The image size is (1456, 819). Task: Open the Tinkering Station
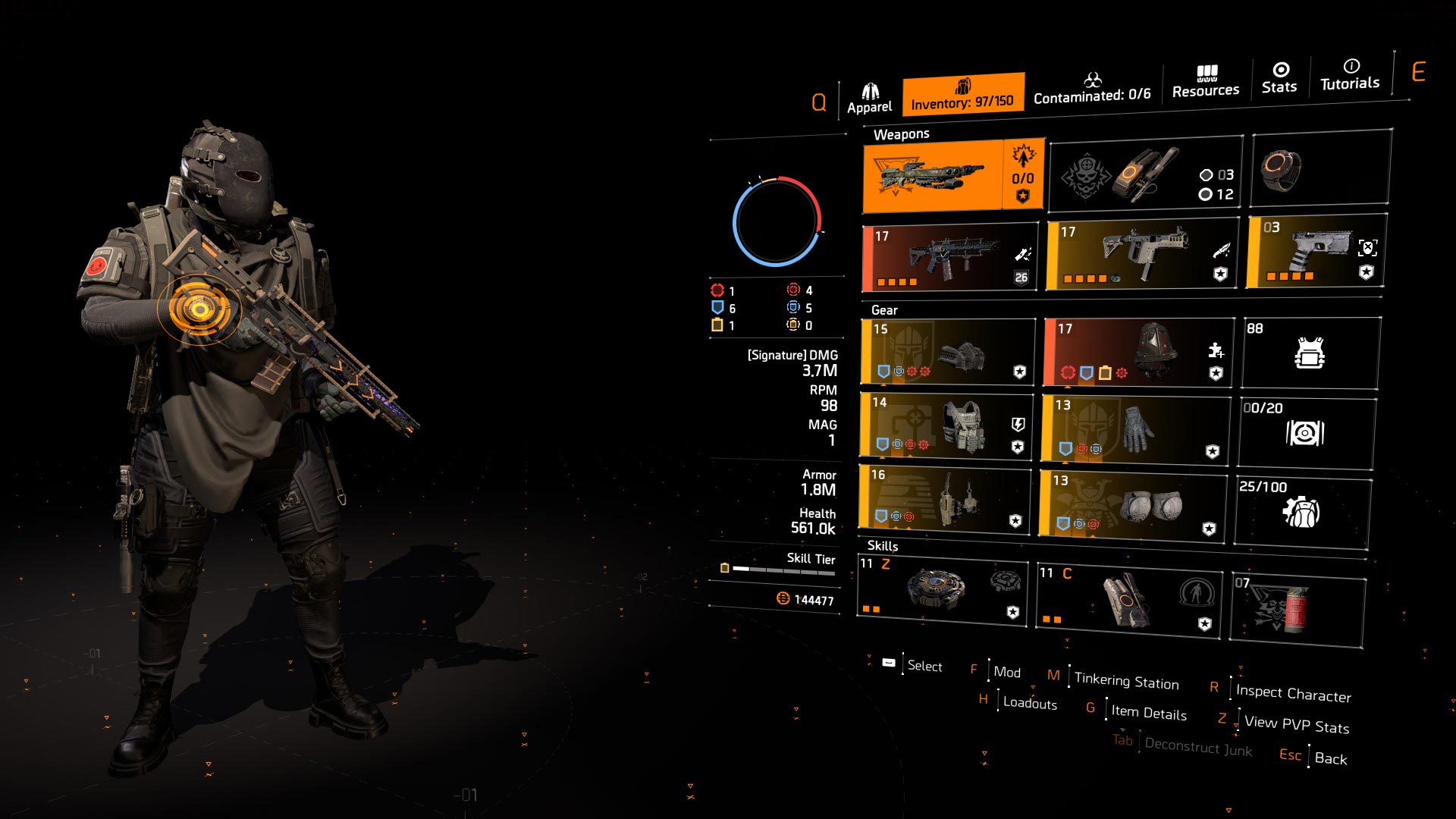[1128, 679]
